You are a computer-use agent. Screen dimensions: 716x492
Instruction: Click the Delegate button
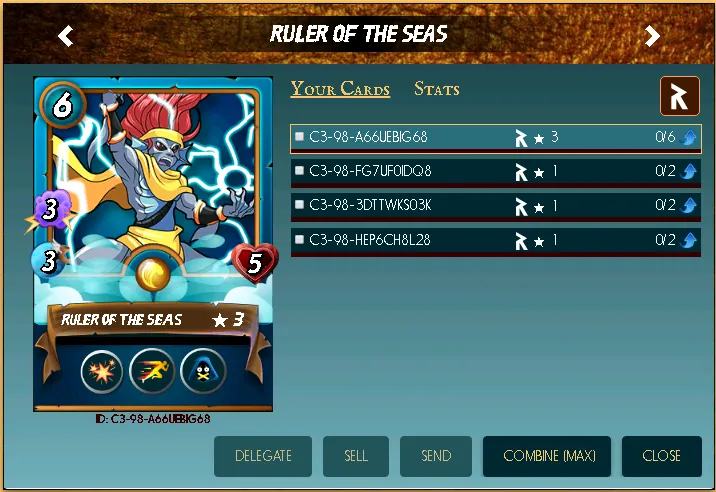(263, 456)
